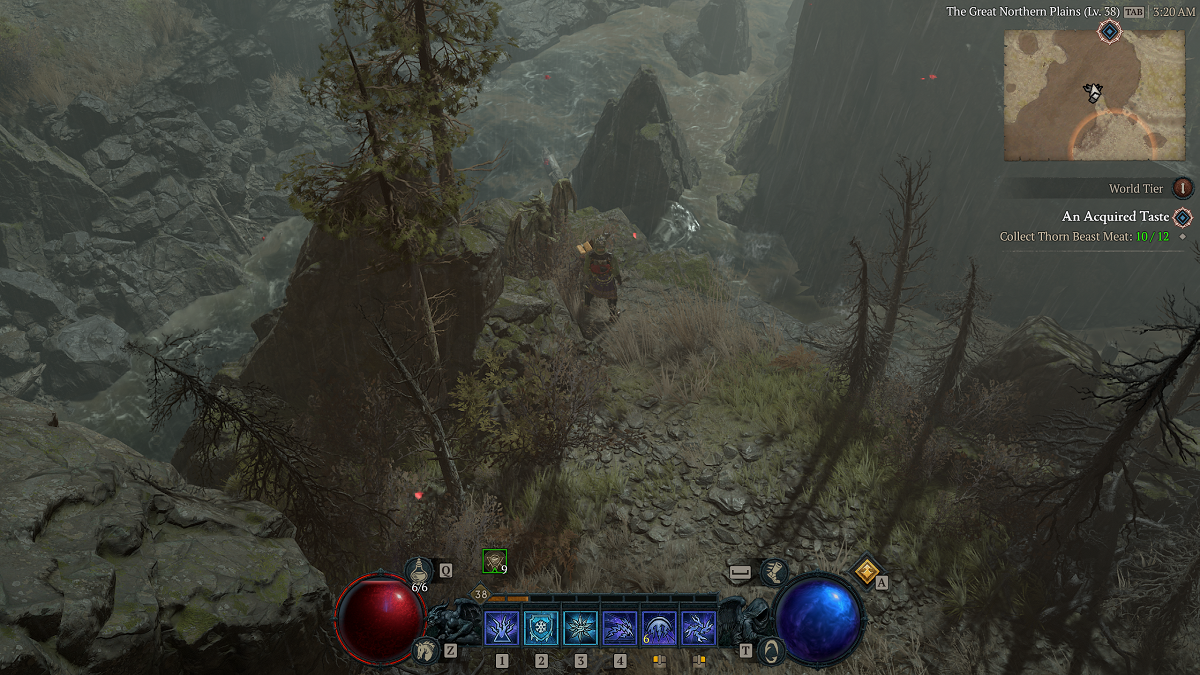Open the minimap in the corner
Screen dimensions: 1200x675
coord(1094,95)
